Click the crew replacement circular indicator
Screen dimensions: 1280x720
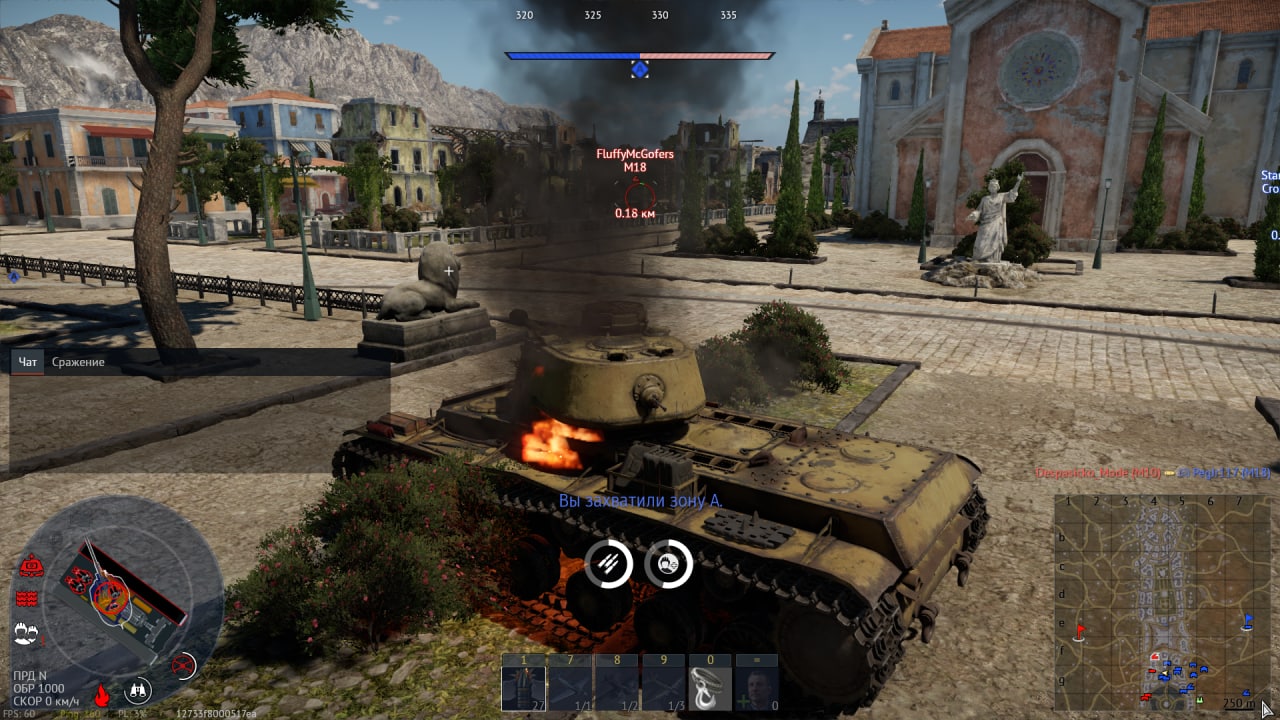click(669, 563)
